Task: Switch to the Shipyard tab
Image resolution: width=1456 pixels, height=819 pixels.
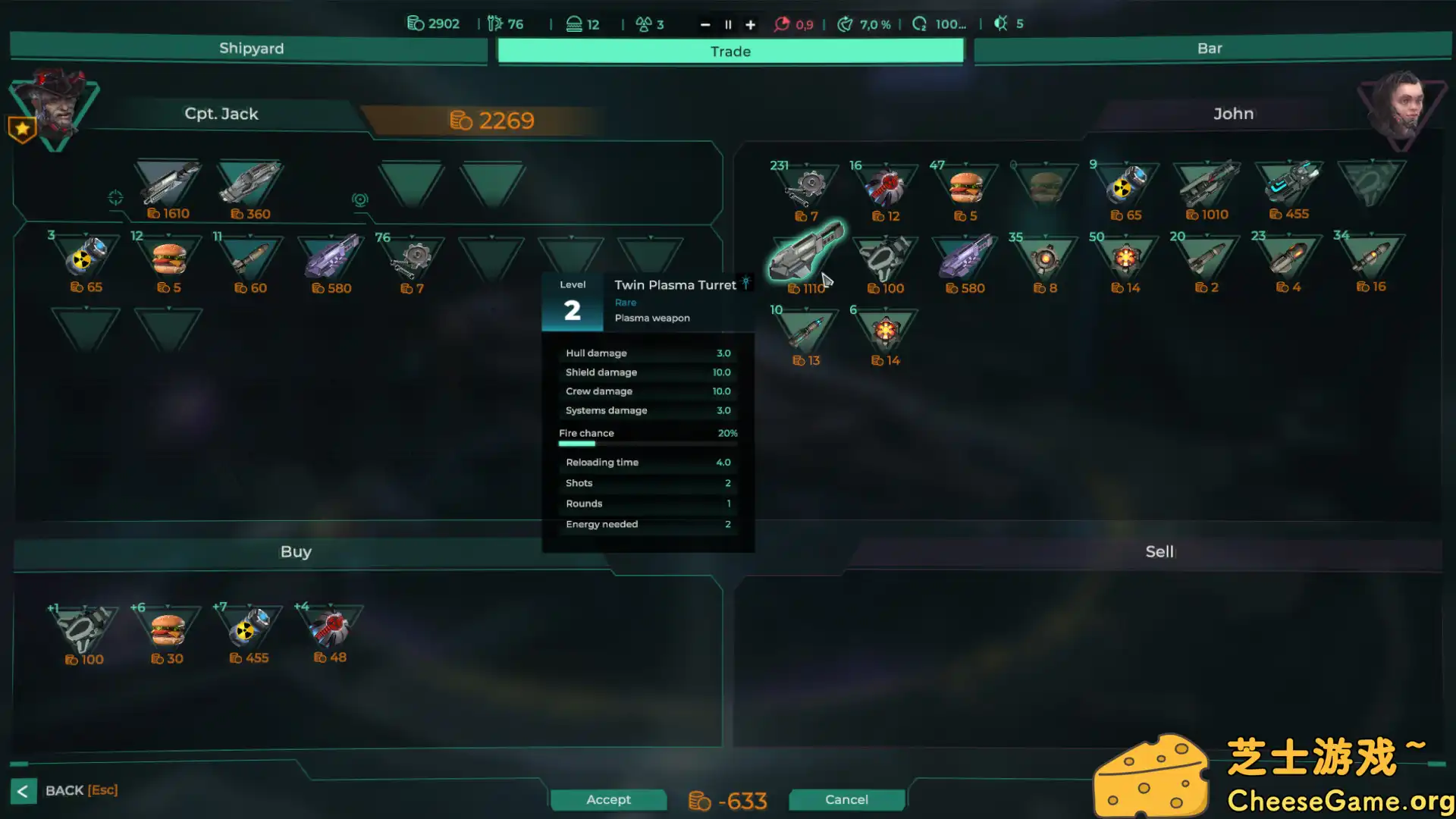Action: coord(250,48)
